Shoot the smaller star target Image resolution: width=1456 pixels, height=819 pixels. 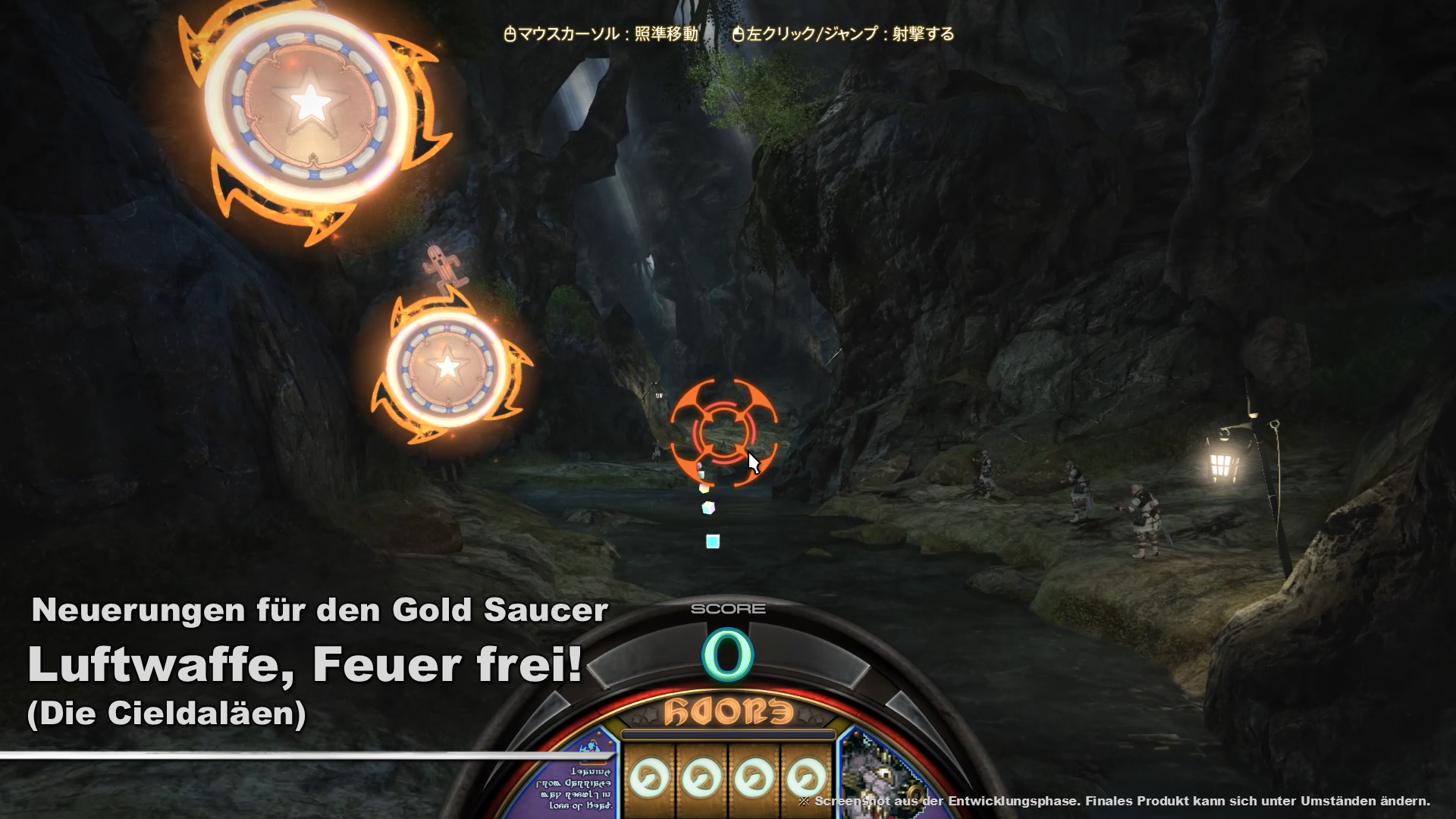447,367
